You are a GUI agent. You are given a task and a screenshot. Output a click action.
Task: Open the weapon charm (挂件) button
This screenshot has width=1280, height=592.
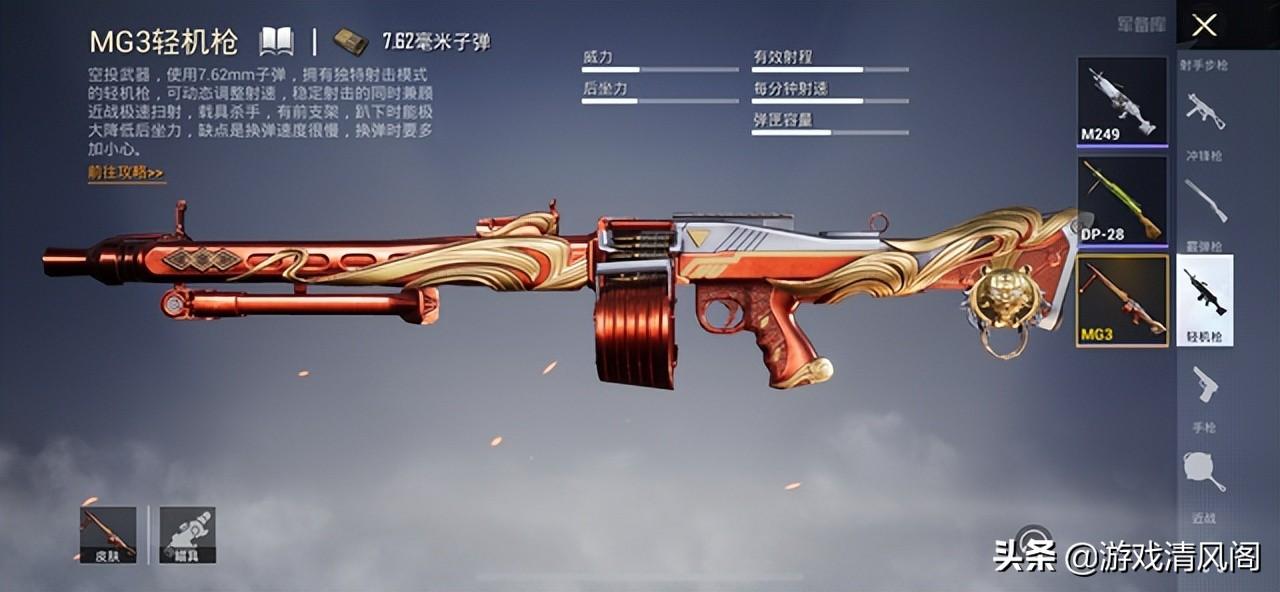[187, 534]
